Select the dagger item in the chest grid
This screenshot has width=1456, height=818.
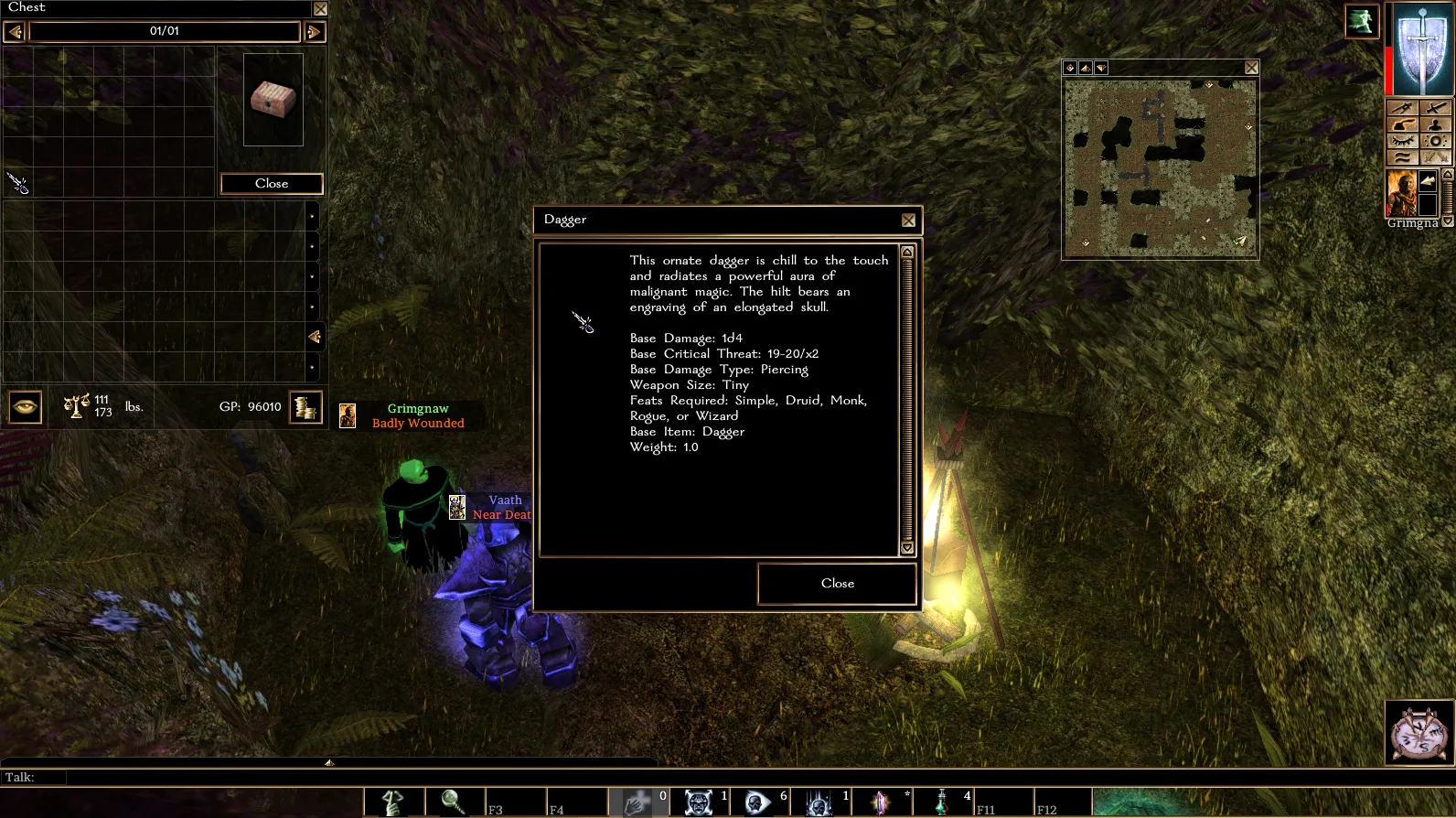tap(18, 183)
